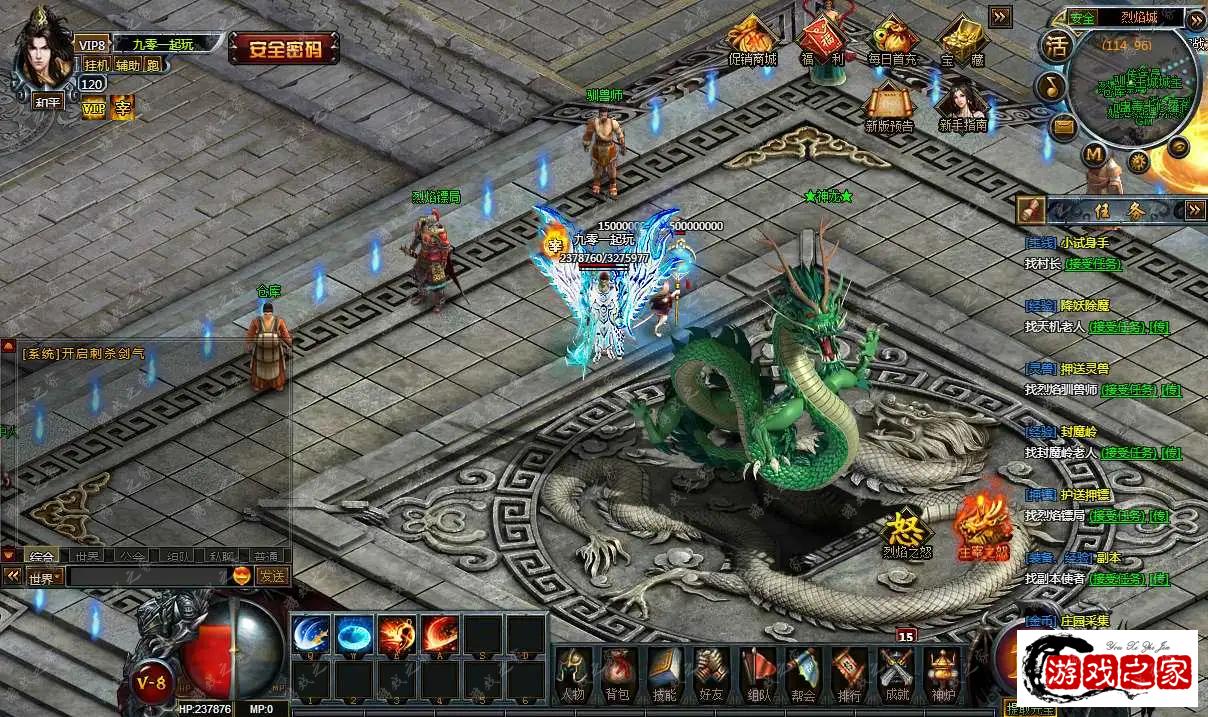Click the 发送 send chat button
Viewport: 1208px width, 717px height.
click(271, 576)
